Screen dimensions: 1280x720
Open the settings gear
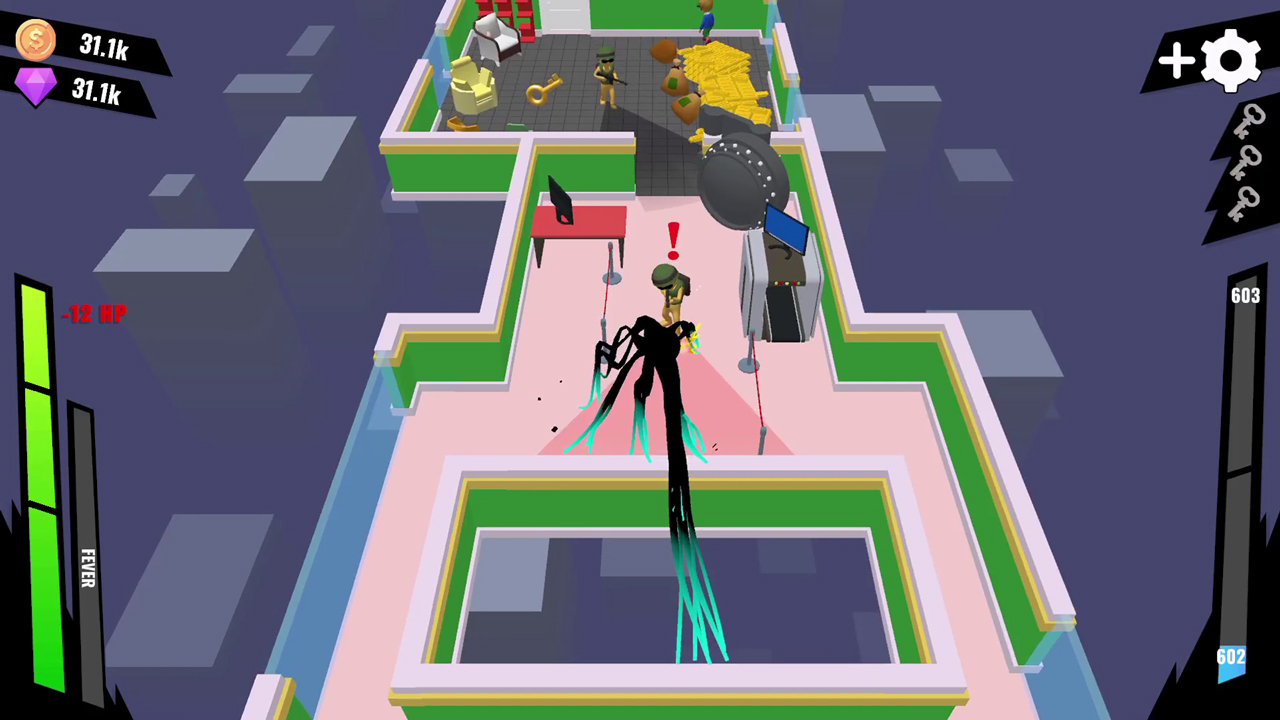1231,60
